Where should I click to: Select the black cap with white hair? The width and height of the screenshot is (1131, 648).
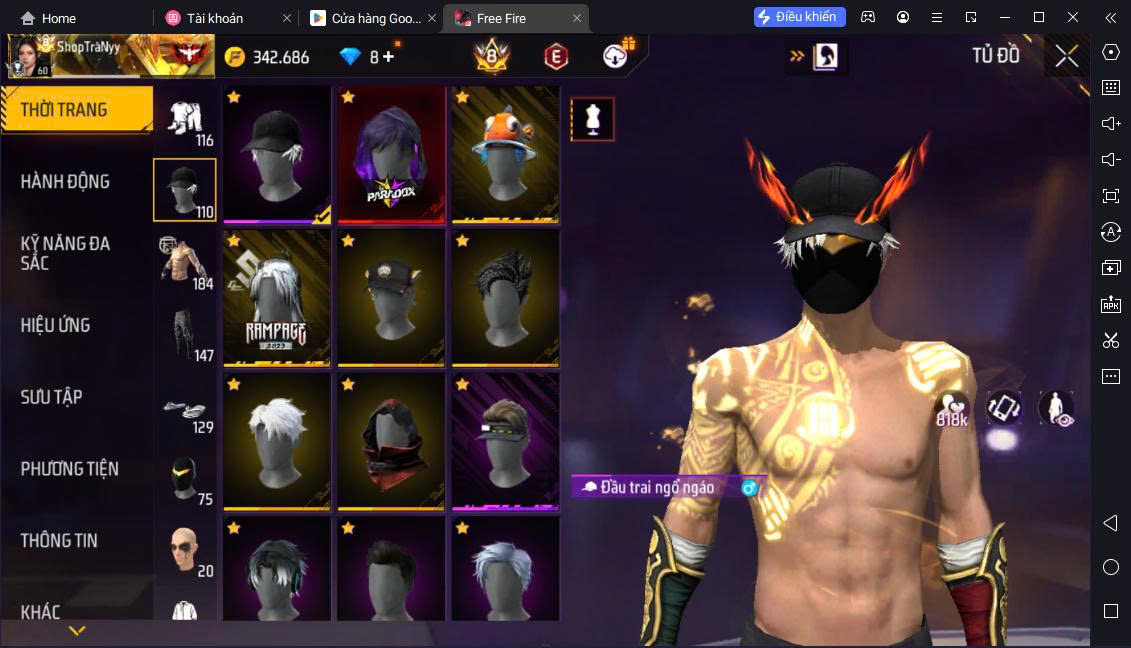277,154
